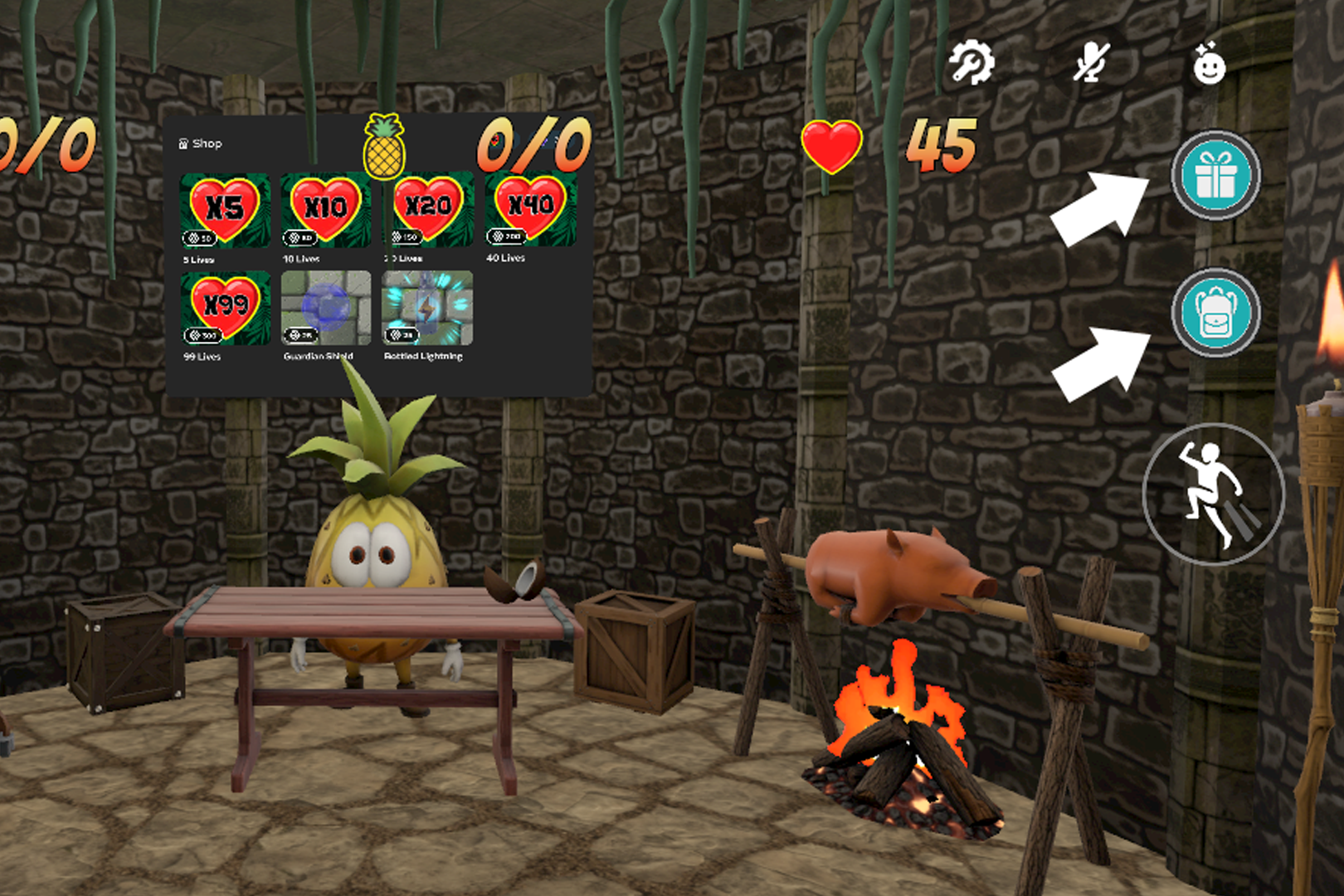Buy the X5 lives pack
Screen dimensions: 1344x896
(225, 211)
